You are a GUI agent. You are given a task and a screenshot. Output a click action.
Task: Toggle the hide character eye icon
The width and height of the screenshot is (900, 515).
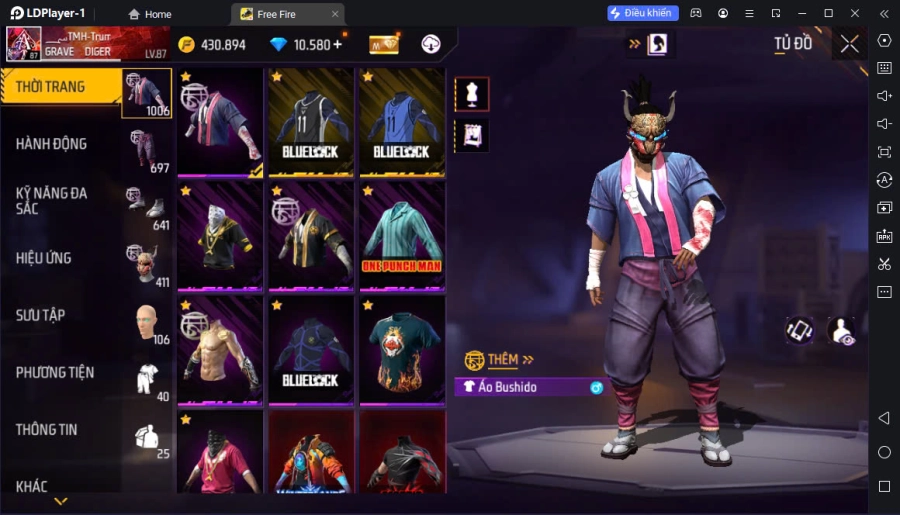coord(843,331)
